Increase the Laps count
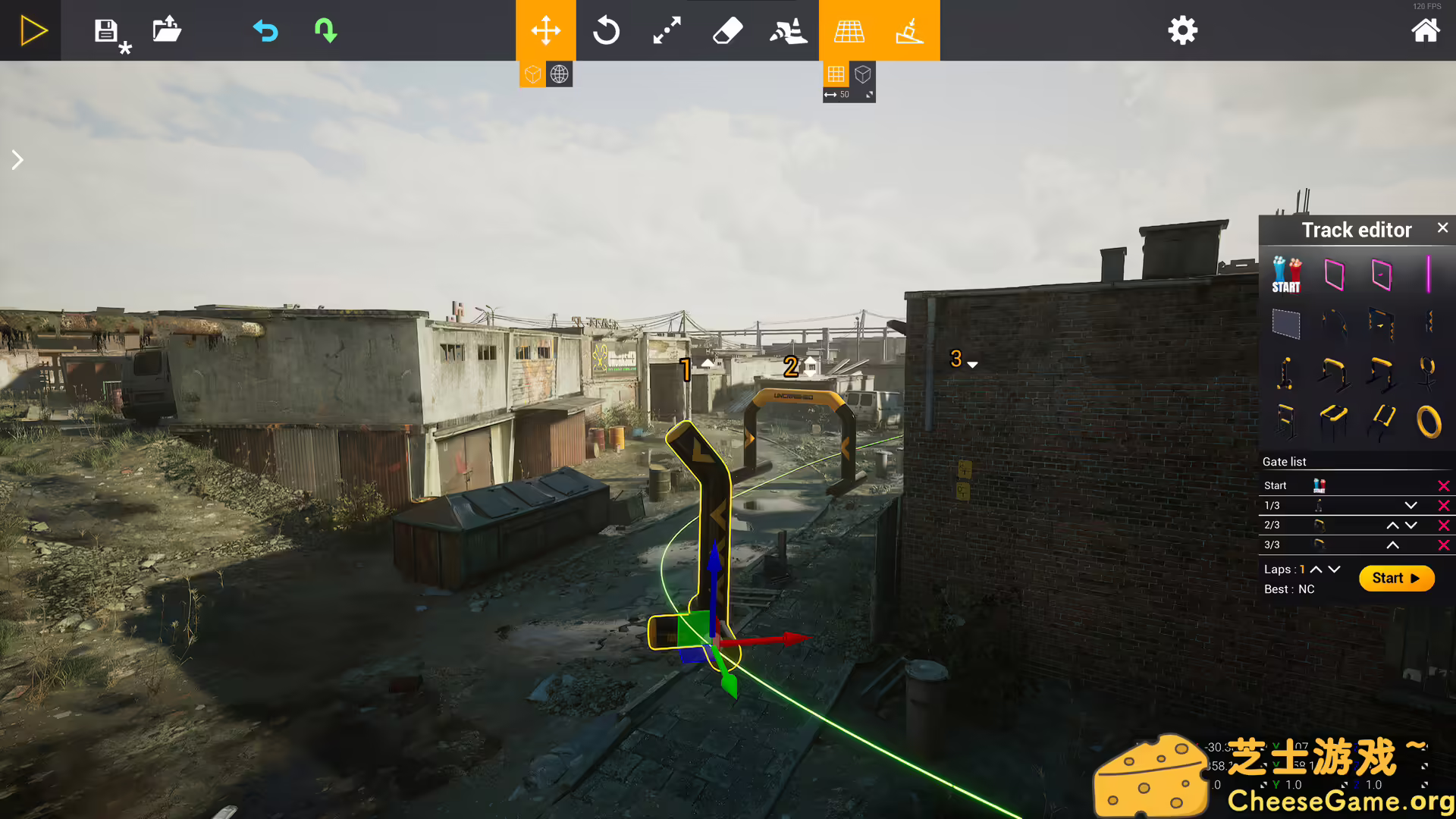Image resolution: width=1456 pixels, height=819 pixels. click(1315, 569)
